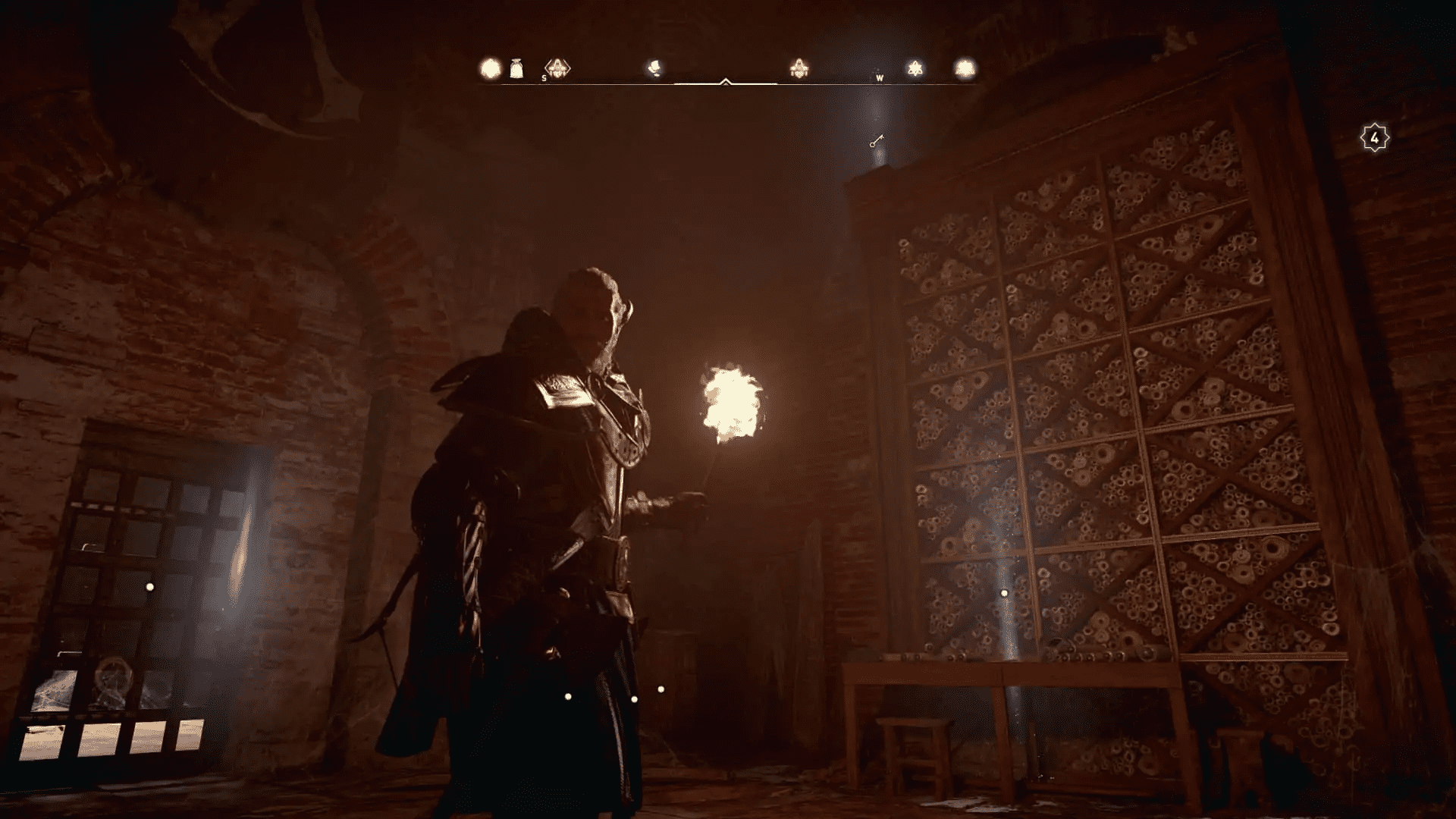
Task: Click the chevron at the compass center
Action: 726,81
